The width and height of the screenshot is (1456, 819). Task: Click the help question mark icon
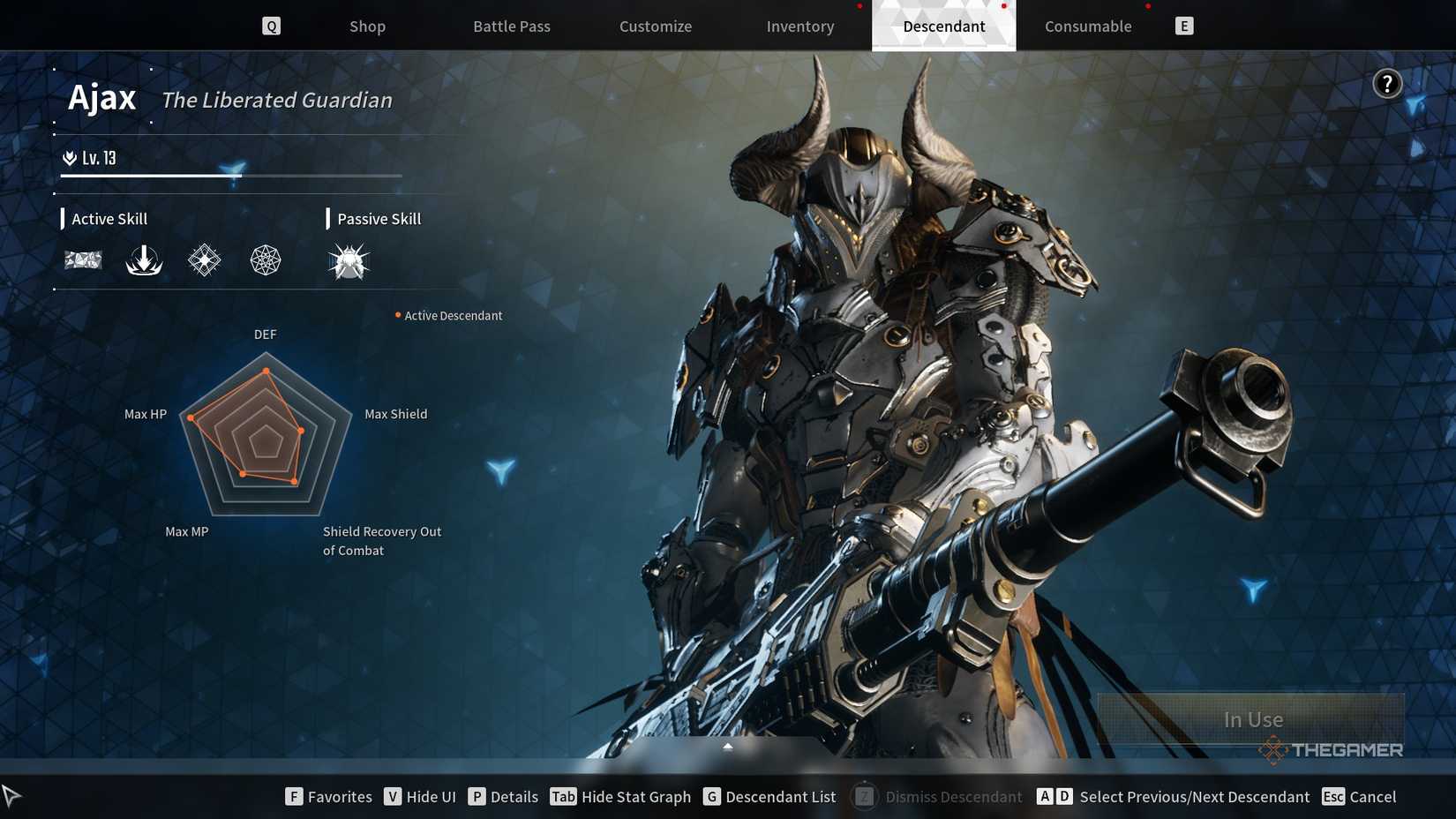(x=1388, y=83)
